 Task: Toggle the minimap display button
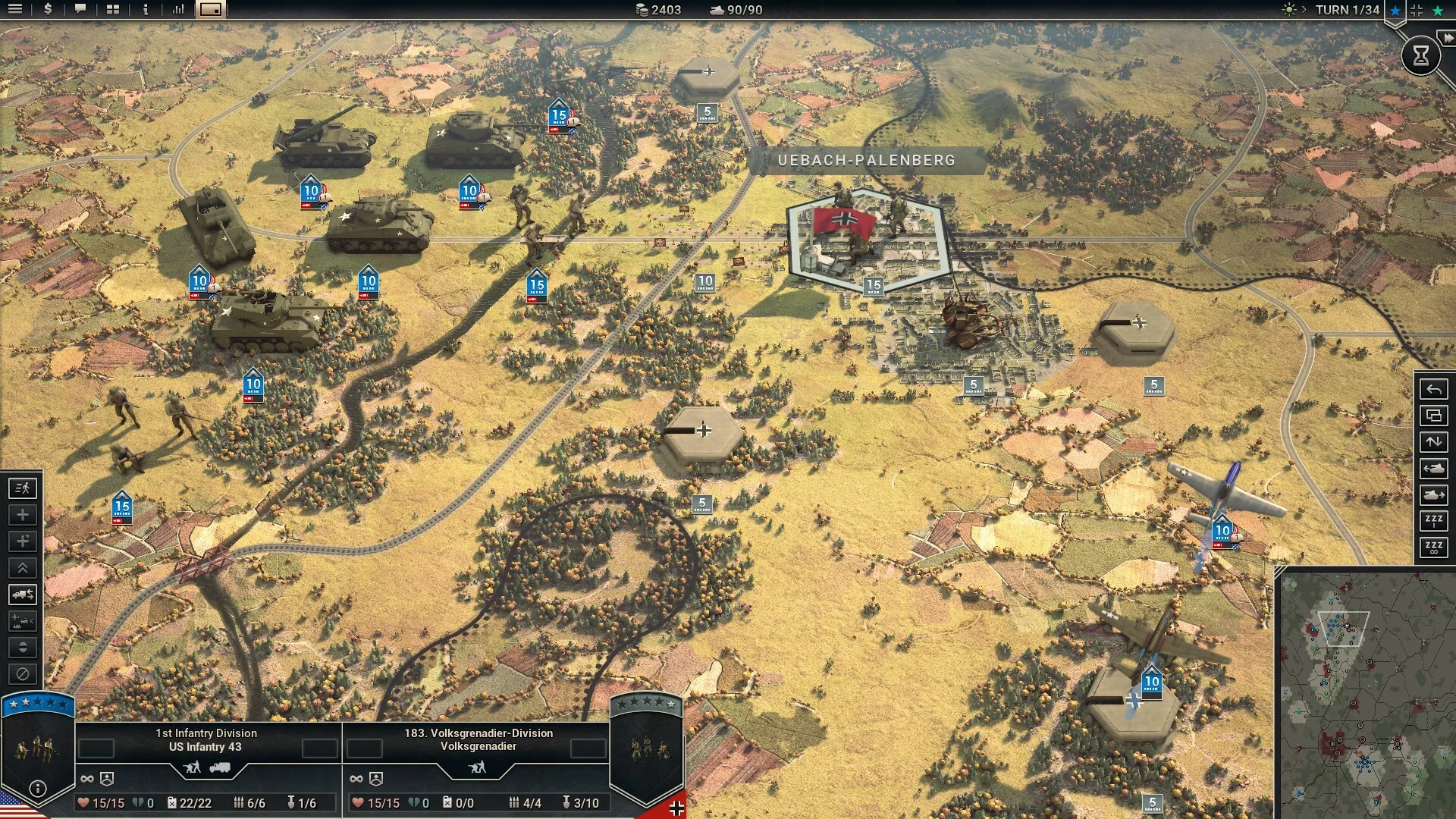211,9
